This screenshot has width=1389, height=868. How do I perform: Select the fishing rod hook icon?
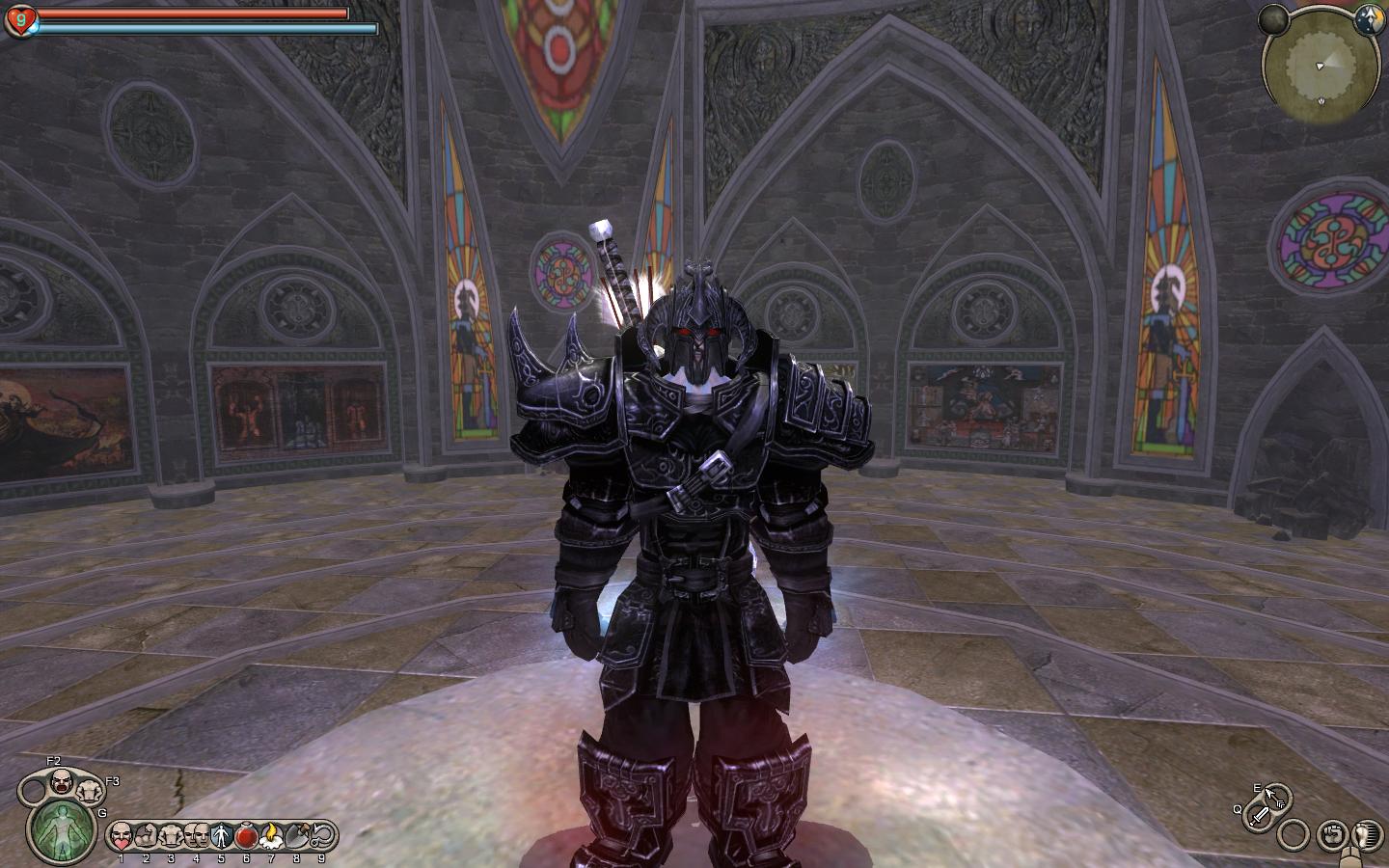point(321,834)
